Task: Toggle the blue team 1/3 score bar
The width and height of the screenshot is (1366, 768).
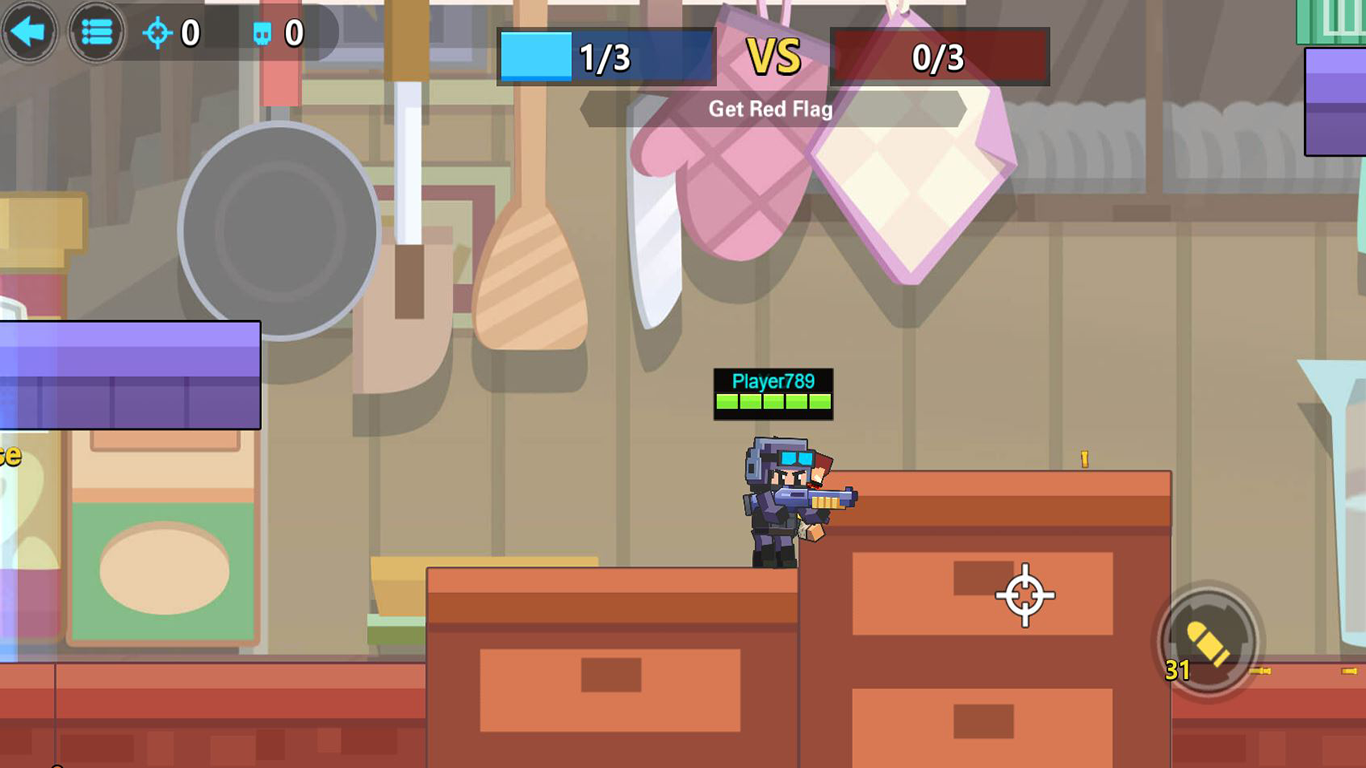Action: click(x=605, y=57)
